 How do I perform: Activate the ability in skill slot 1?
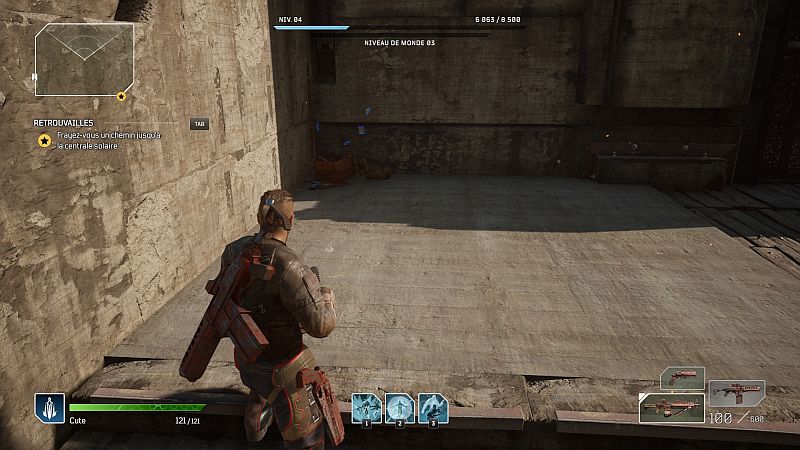pyautogui.click(x=366, y=407)
